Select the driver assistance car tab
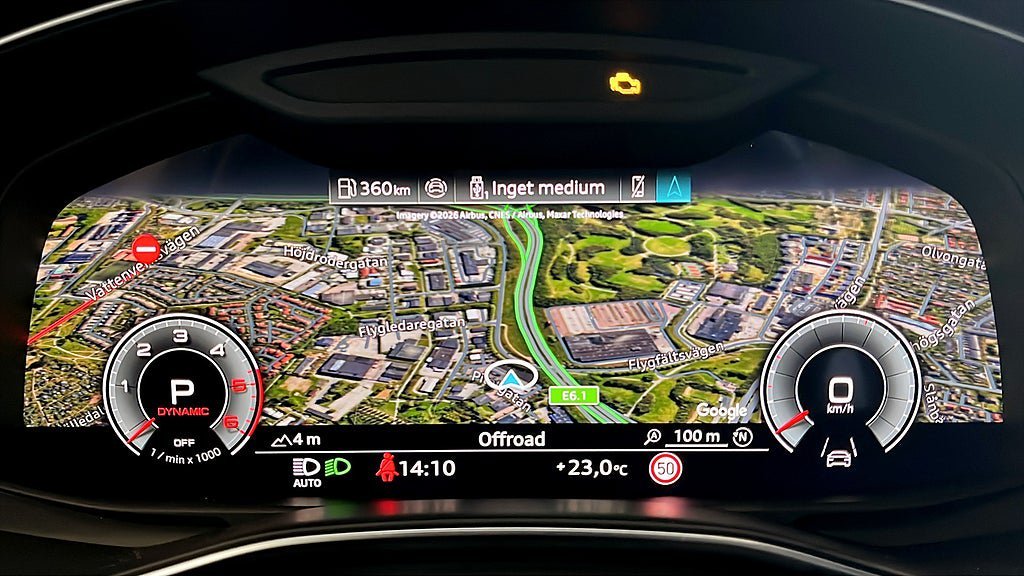 436,187
